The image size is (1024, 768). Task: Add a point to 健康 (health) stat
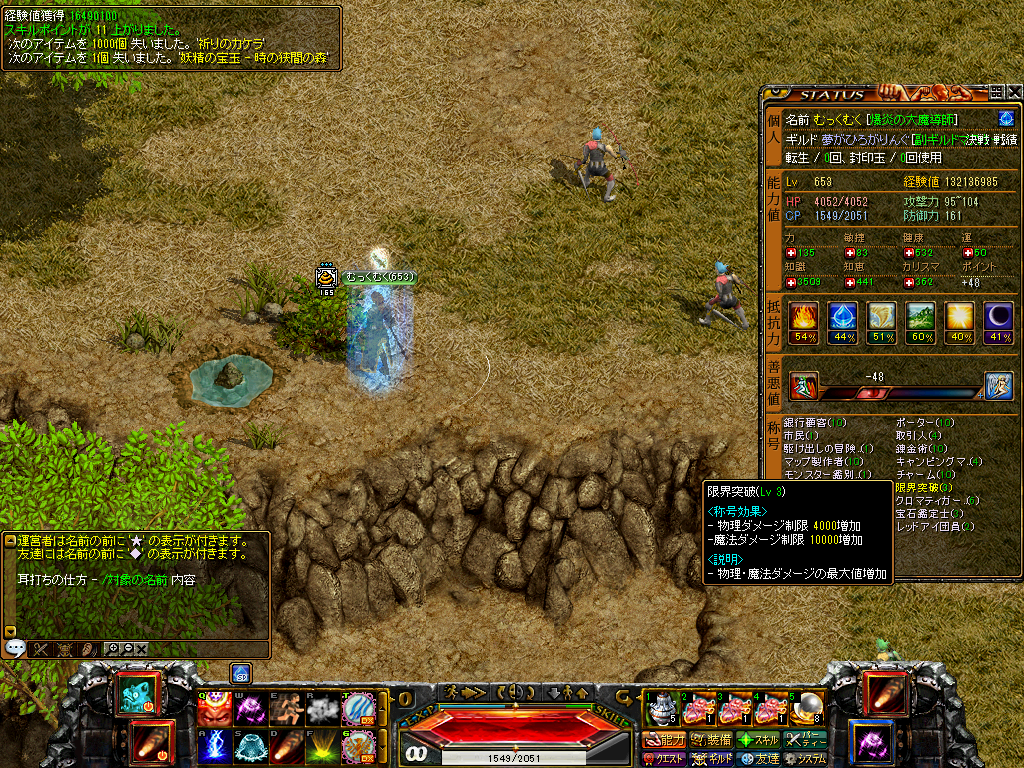907,253
